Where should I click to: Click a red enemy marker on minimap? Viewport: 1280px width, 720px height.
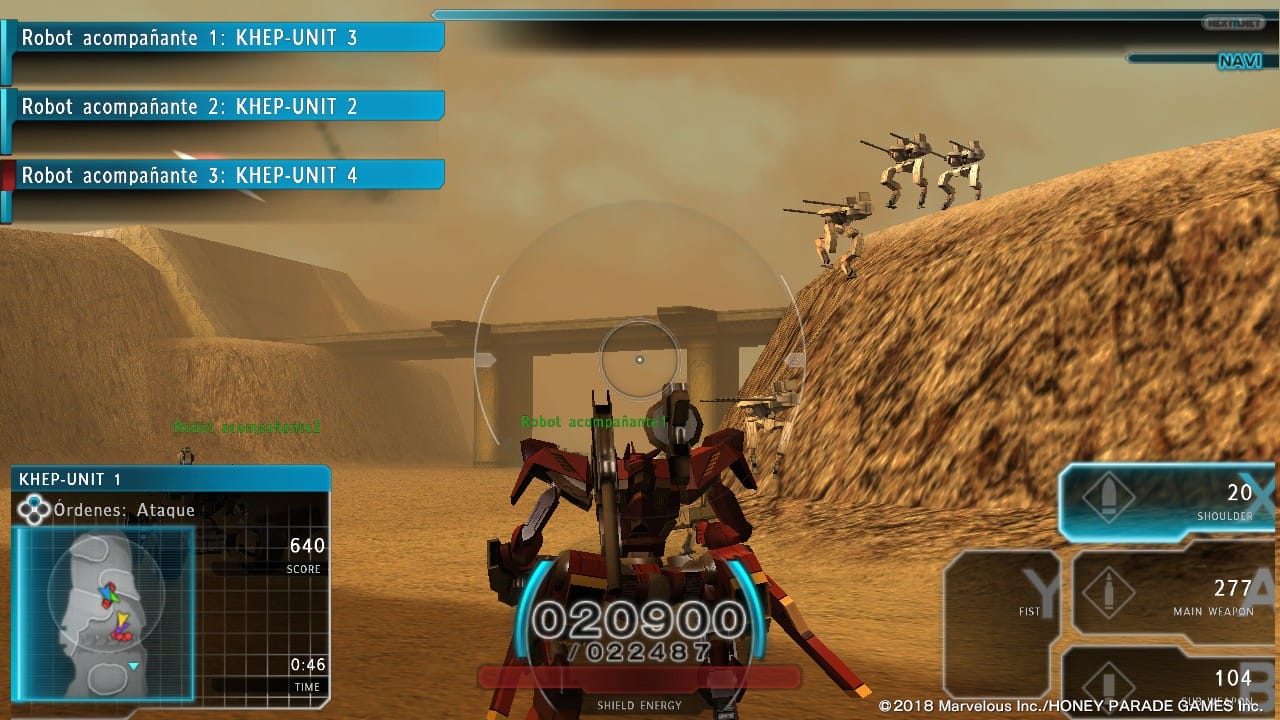point(122,637)
